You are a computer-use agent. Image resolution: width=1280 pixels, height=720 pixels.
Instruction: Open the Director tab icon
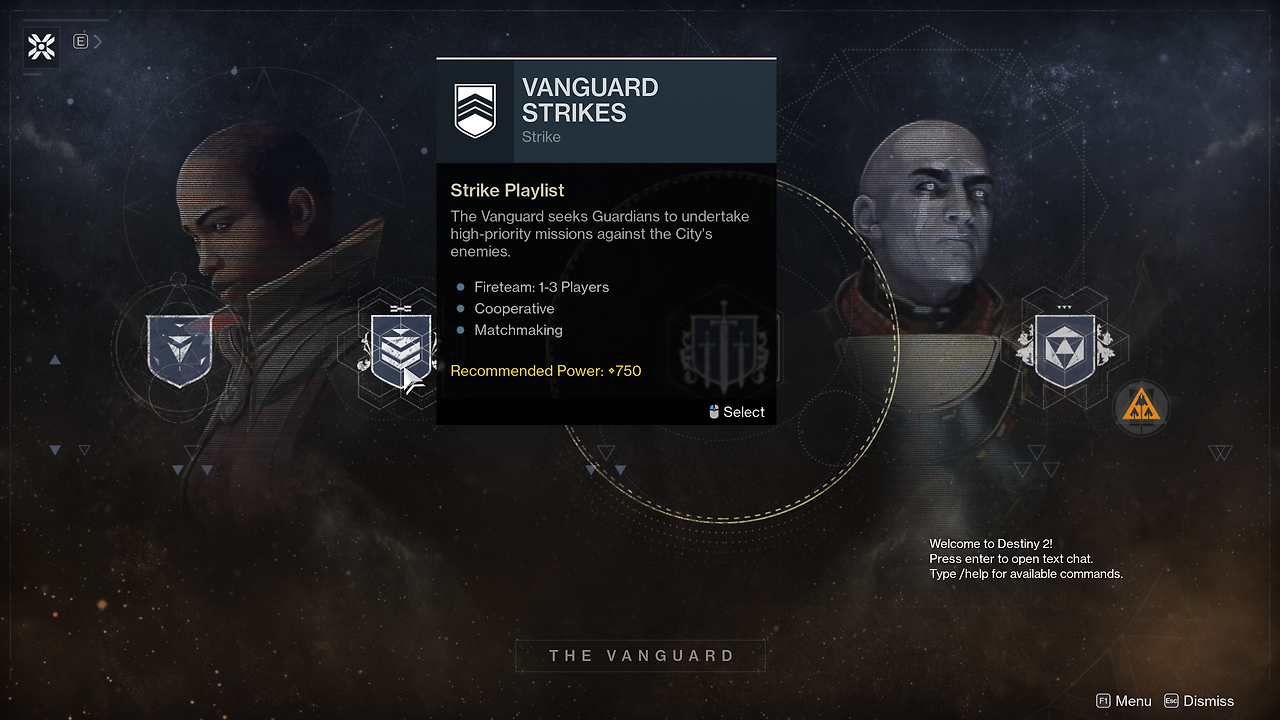pyautogui.click(x=42, y=46)
